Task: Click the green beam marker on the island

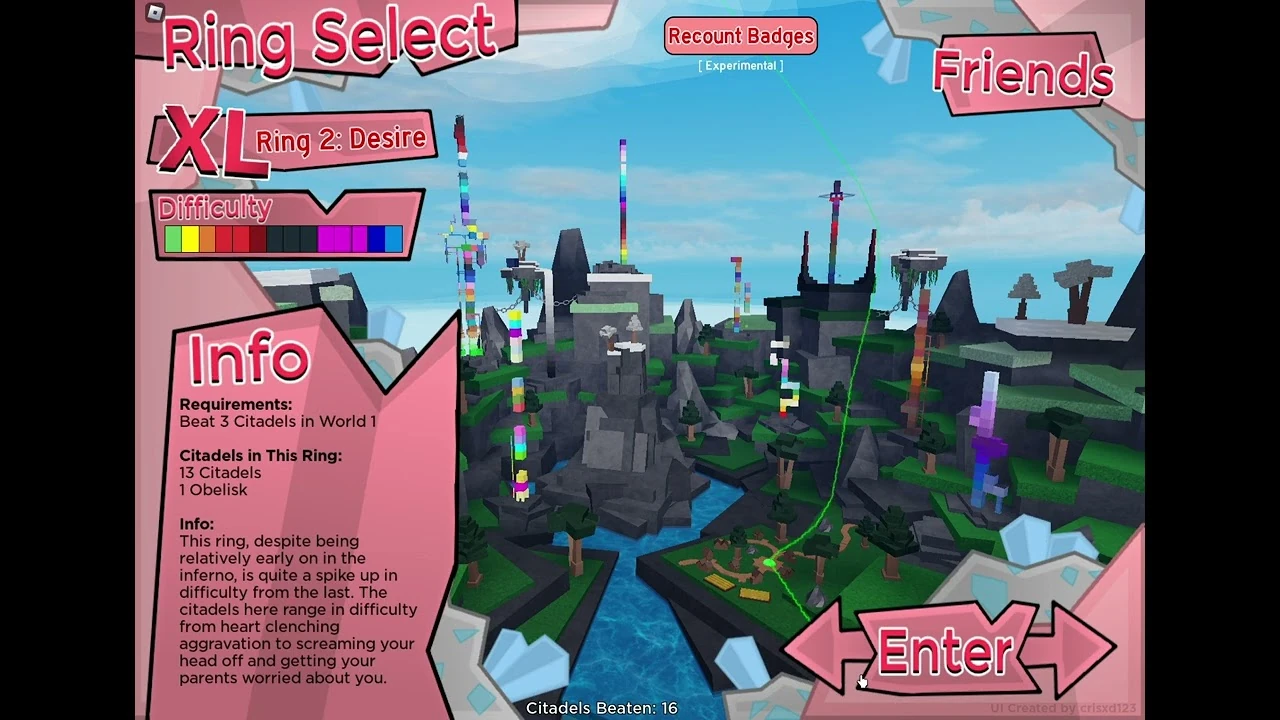Action: 768,565
